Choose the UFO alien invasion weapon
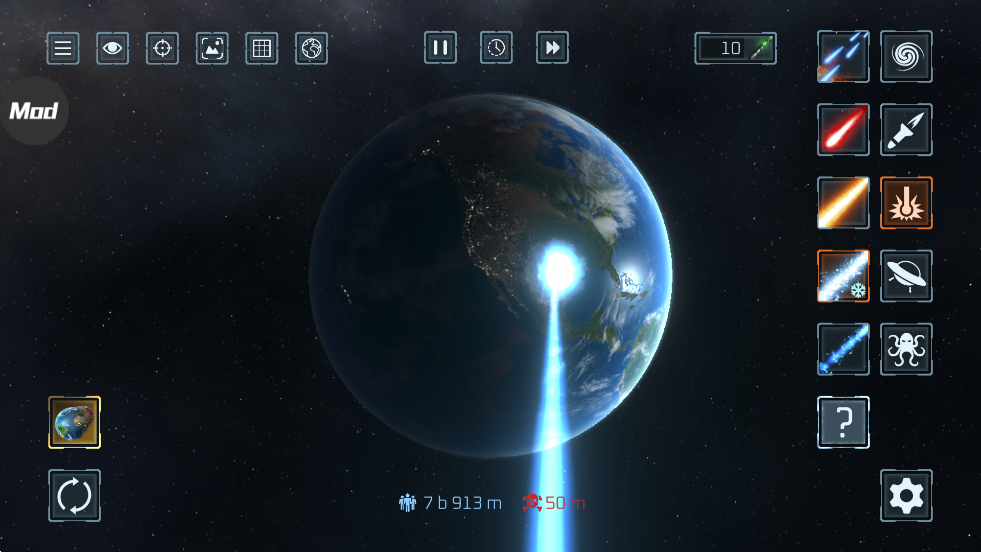This screenshot has width=981, height=552. click(906, 275)
